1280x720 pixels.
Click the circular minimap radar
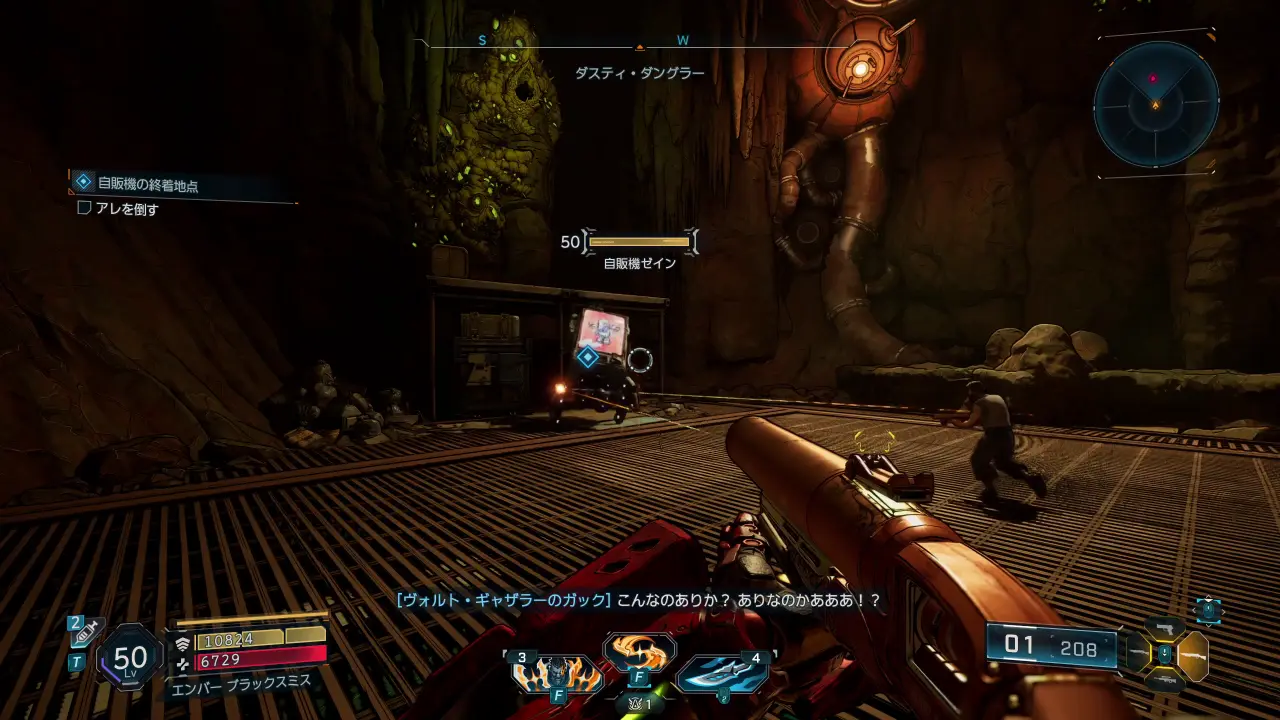[x=1156, y=103]
